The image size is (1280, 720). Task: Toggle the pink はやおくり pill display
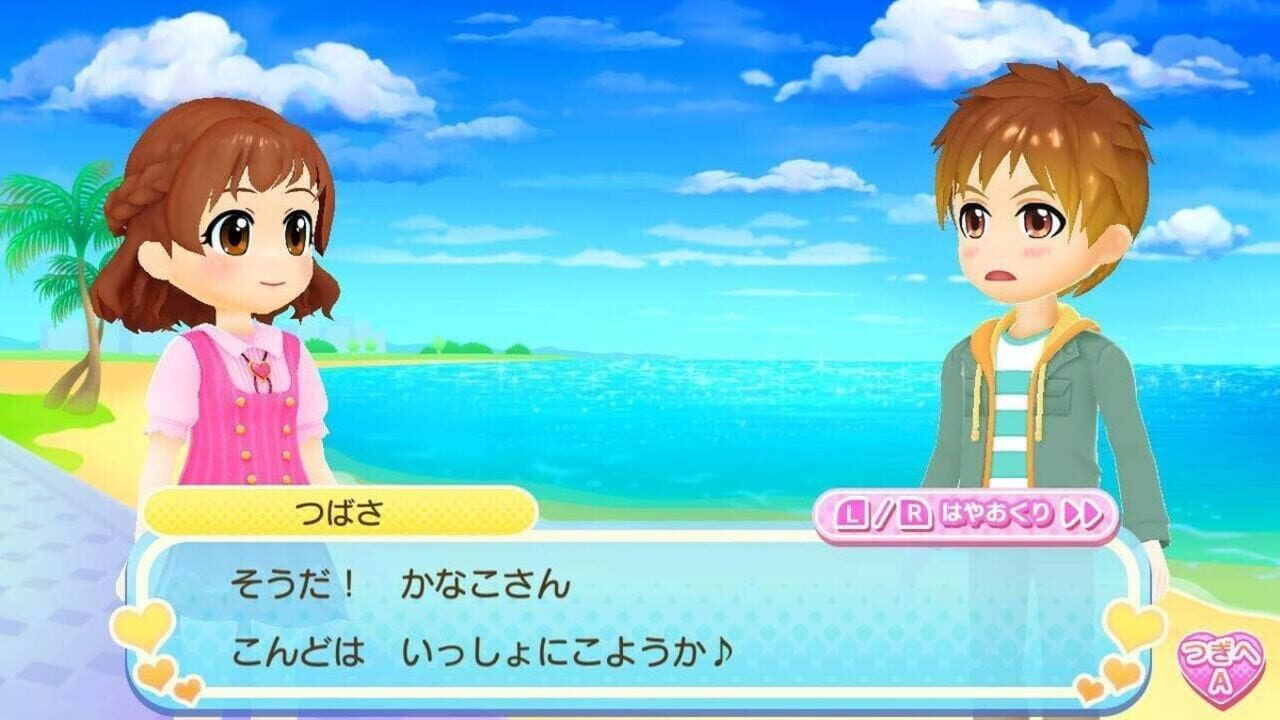point(970,513)
